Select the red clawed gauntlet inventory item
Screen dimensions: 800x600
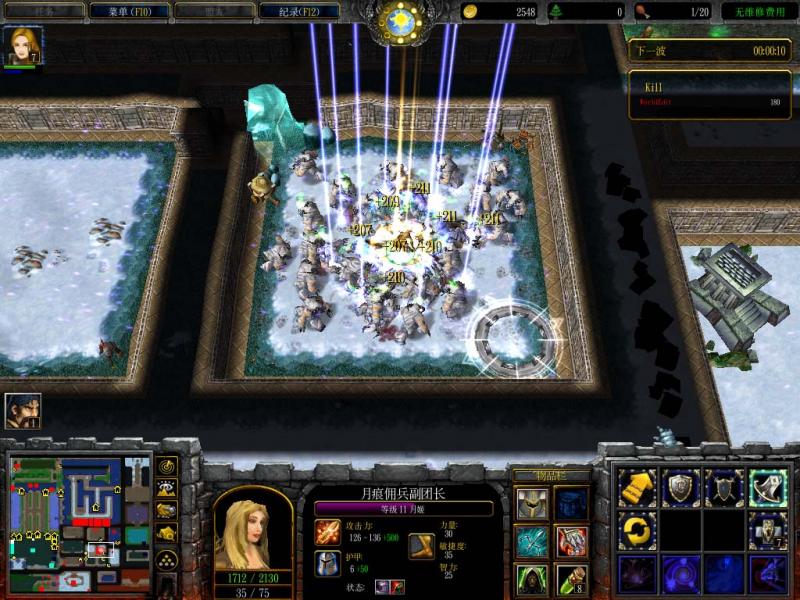[x=572, y=542]
